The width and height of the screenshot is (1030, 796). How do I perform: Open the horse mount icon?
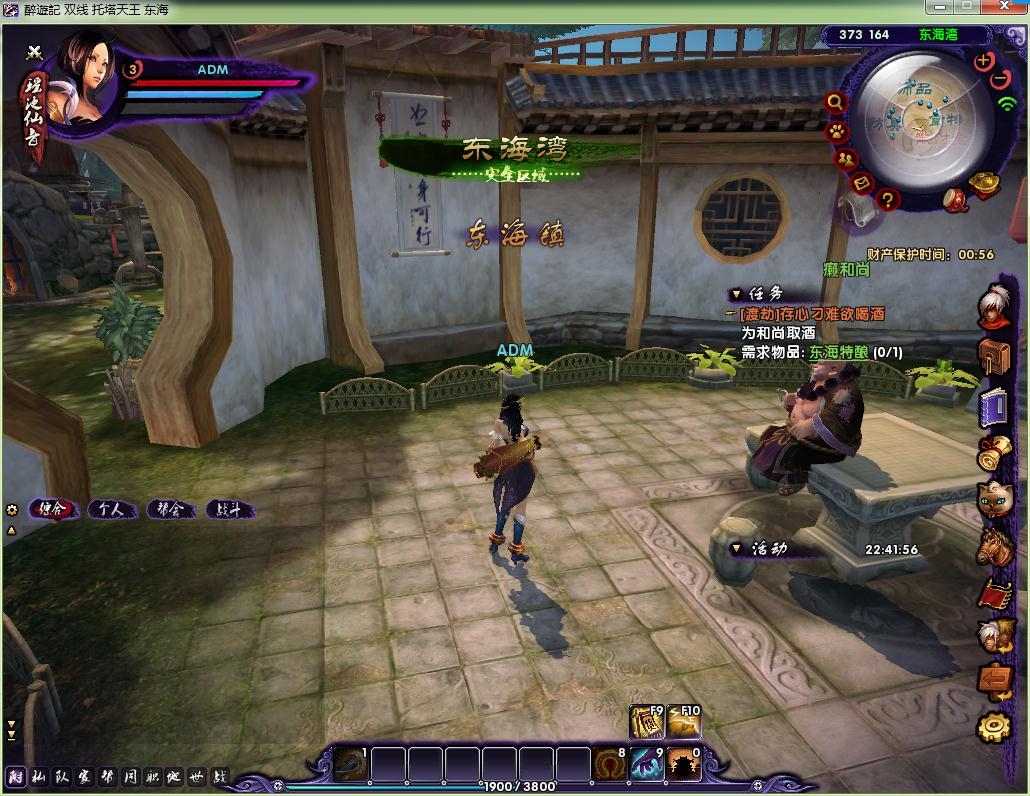(994, 546)
